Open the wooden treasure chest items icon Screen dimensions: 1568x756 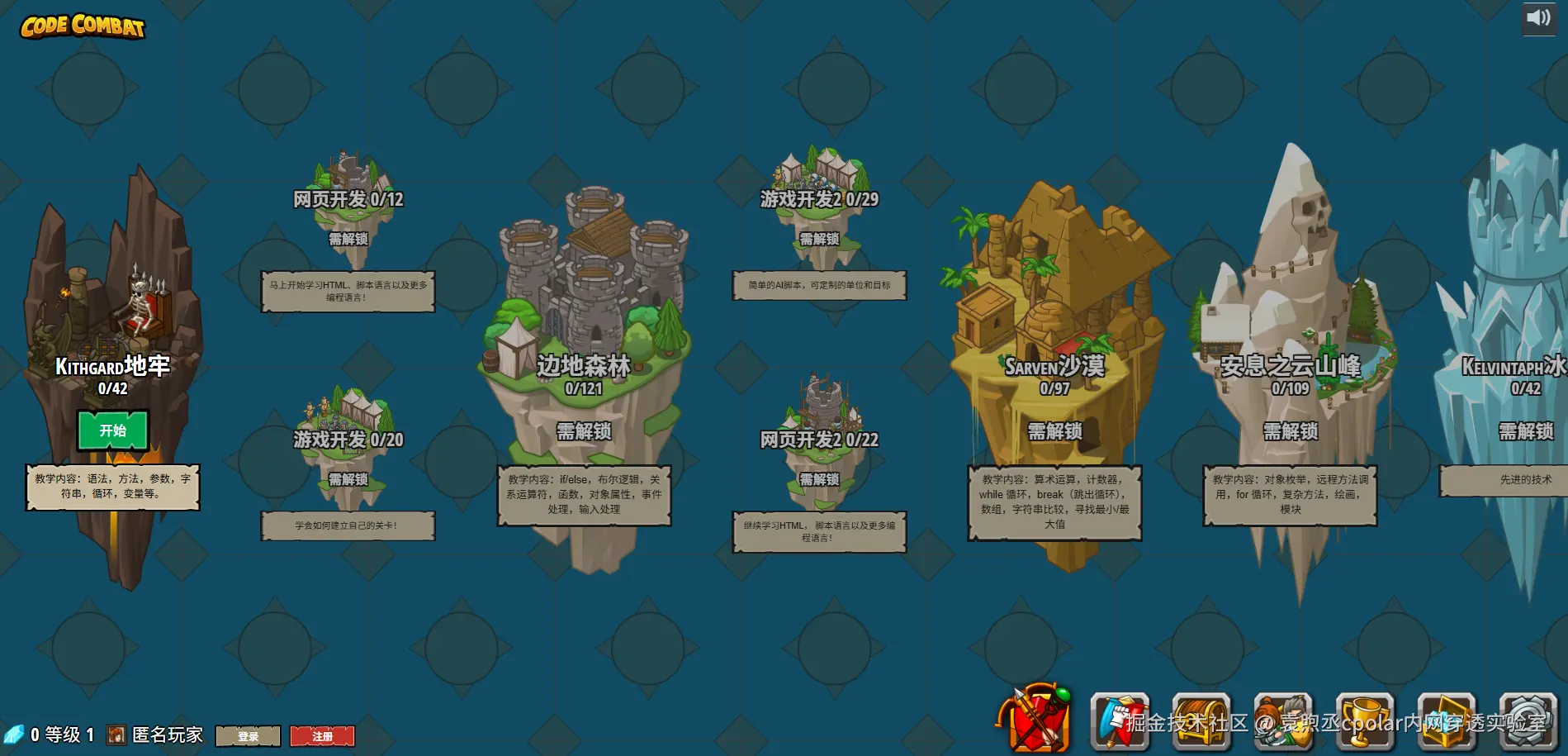click(1201, 722)
